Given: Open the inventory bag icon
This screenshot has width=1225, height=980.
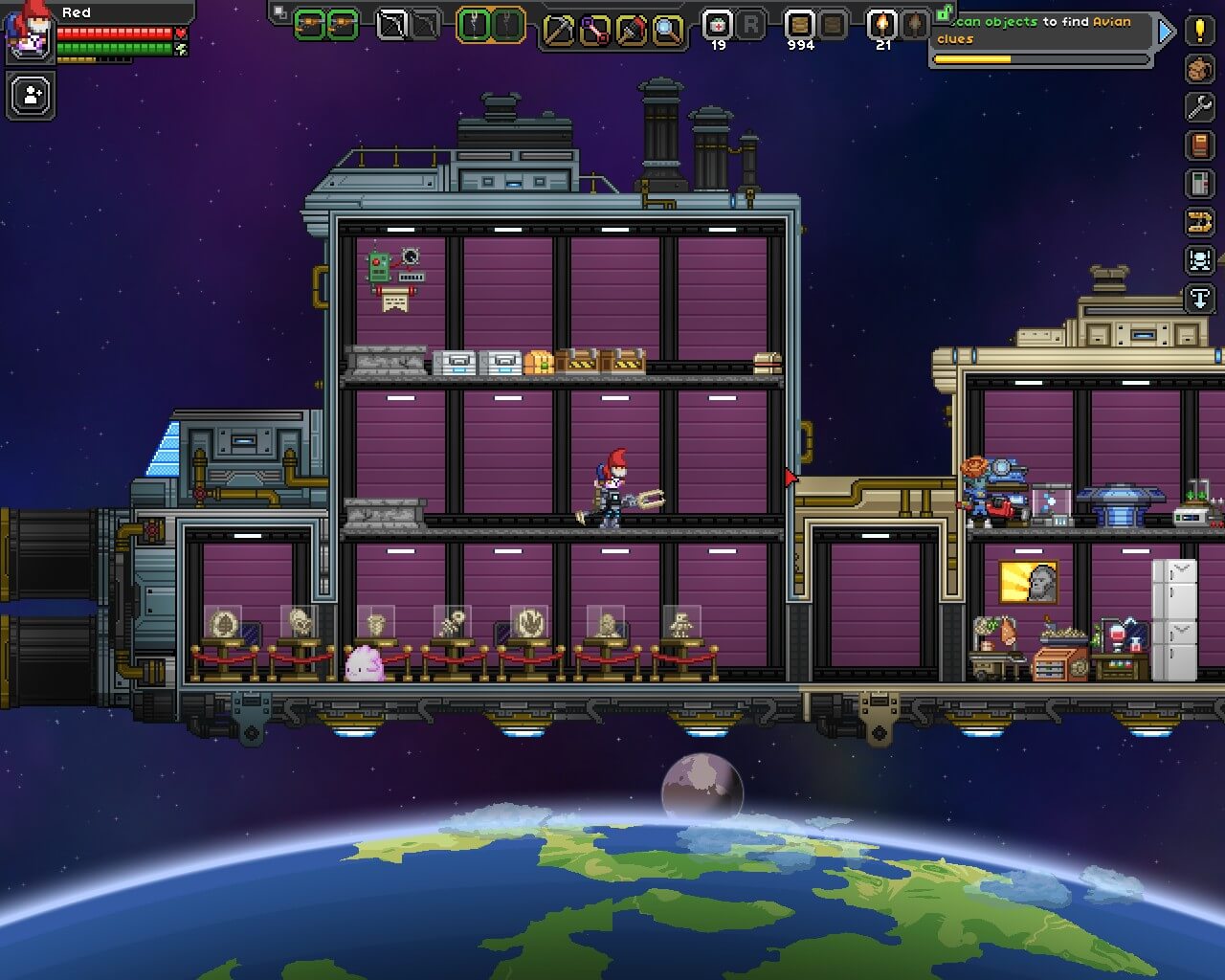Looking at the screenshot, I should click(x=1199, y=69).
